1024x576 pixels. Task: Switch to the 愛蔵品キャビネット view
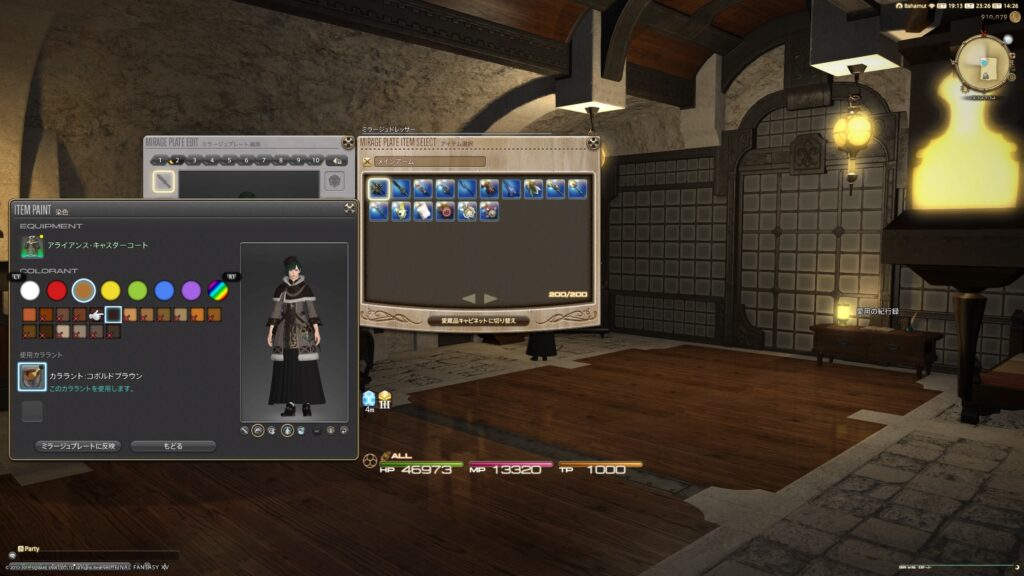point(478,321)
